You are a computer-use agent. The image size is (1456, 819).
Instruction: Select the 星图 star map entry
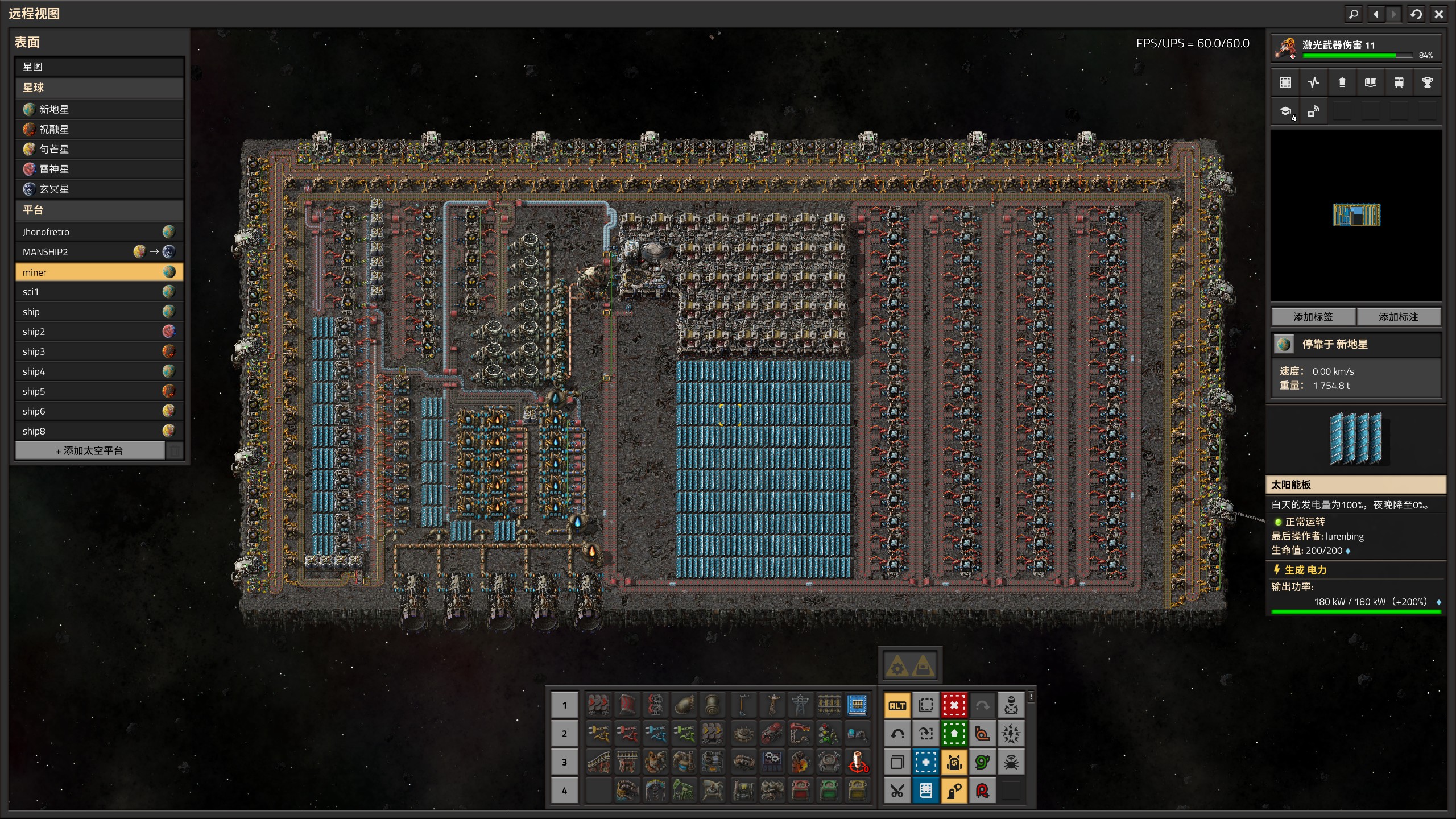point(99,67)
